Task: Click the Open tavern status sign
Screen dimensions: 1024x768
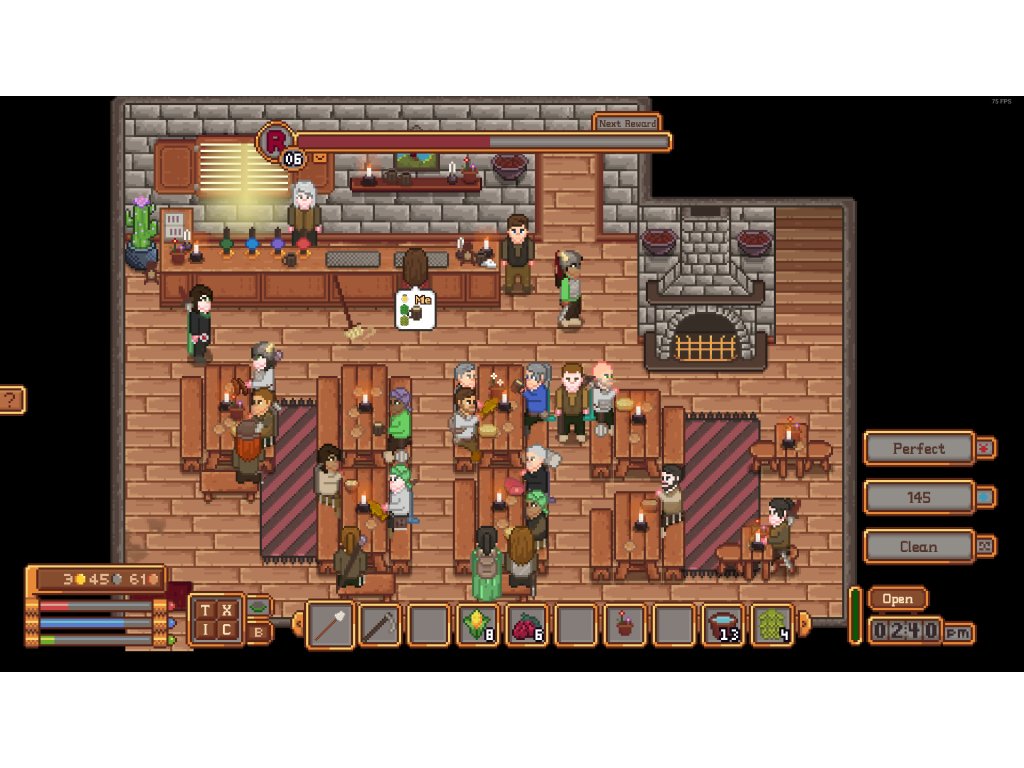Action: point(897,599)
